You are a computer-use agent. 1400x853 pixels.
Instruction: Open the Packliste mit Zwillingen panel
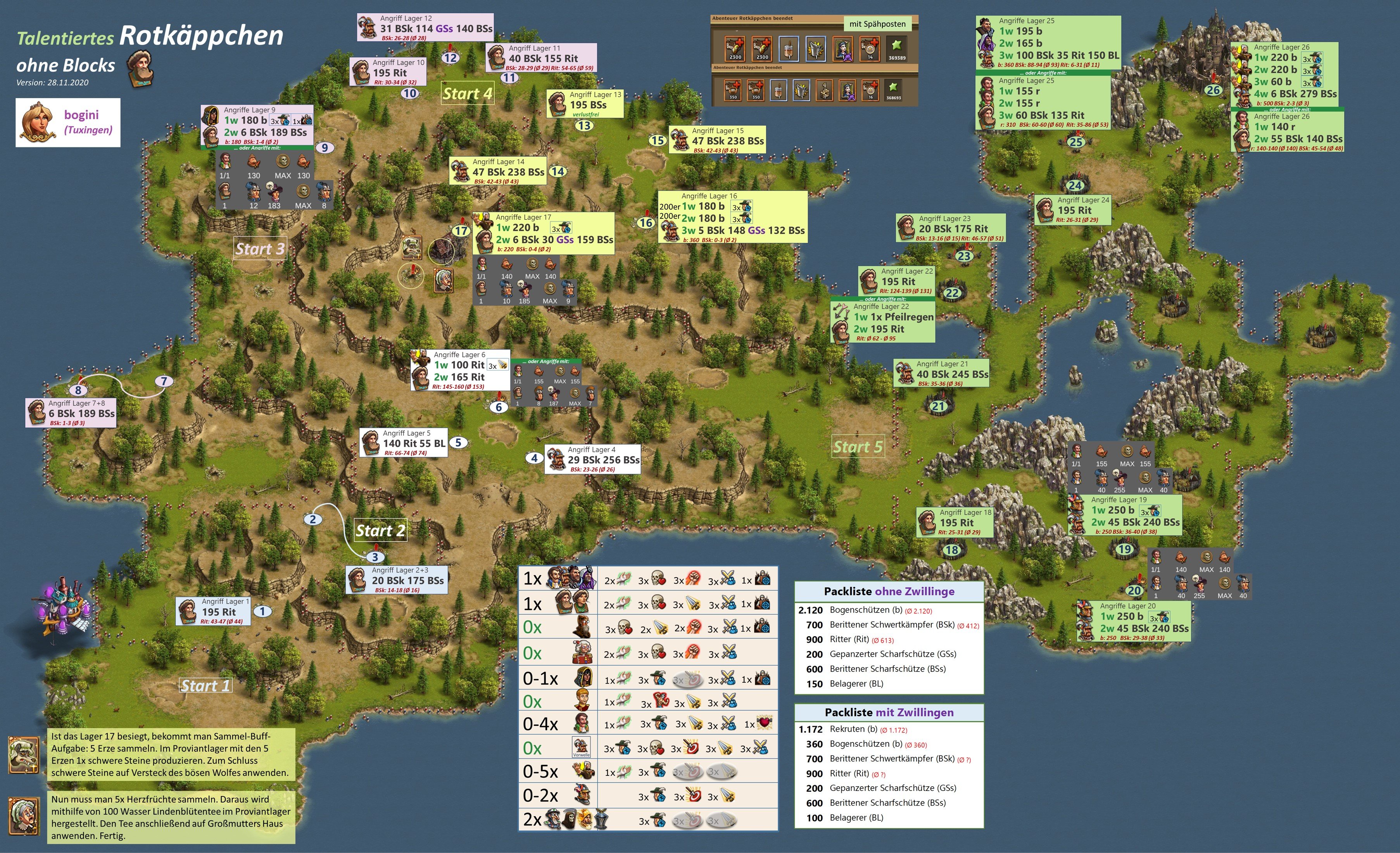[x=889, y=765]
